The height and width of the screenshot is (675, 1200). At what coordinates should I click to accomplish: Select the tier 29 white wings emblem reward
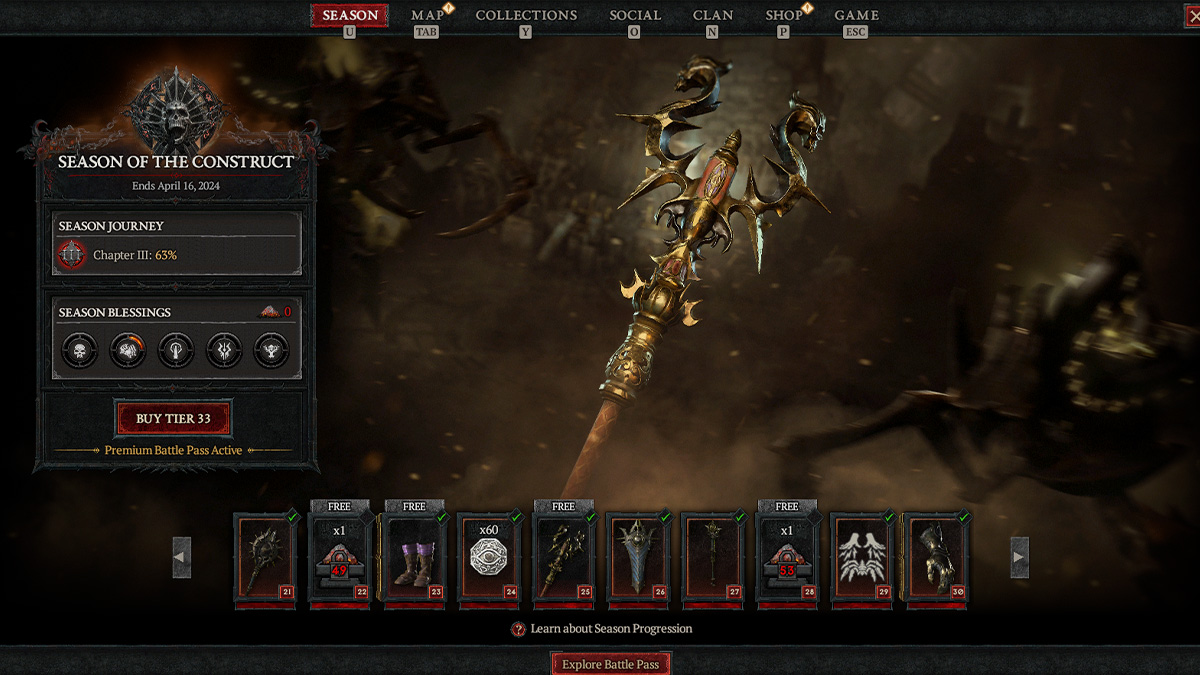[862, 557]
